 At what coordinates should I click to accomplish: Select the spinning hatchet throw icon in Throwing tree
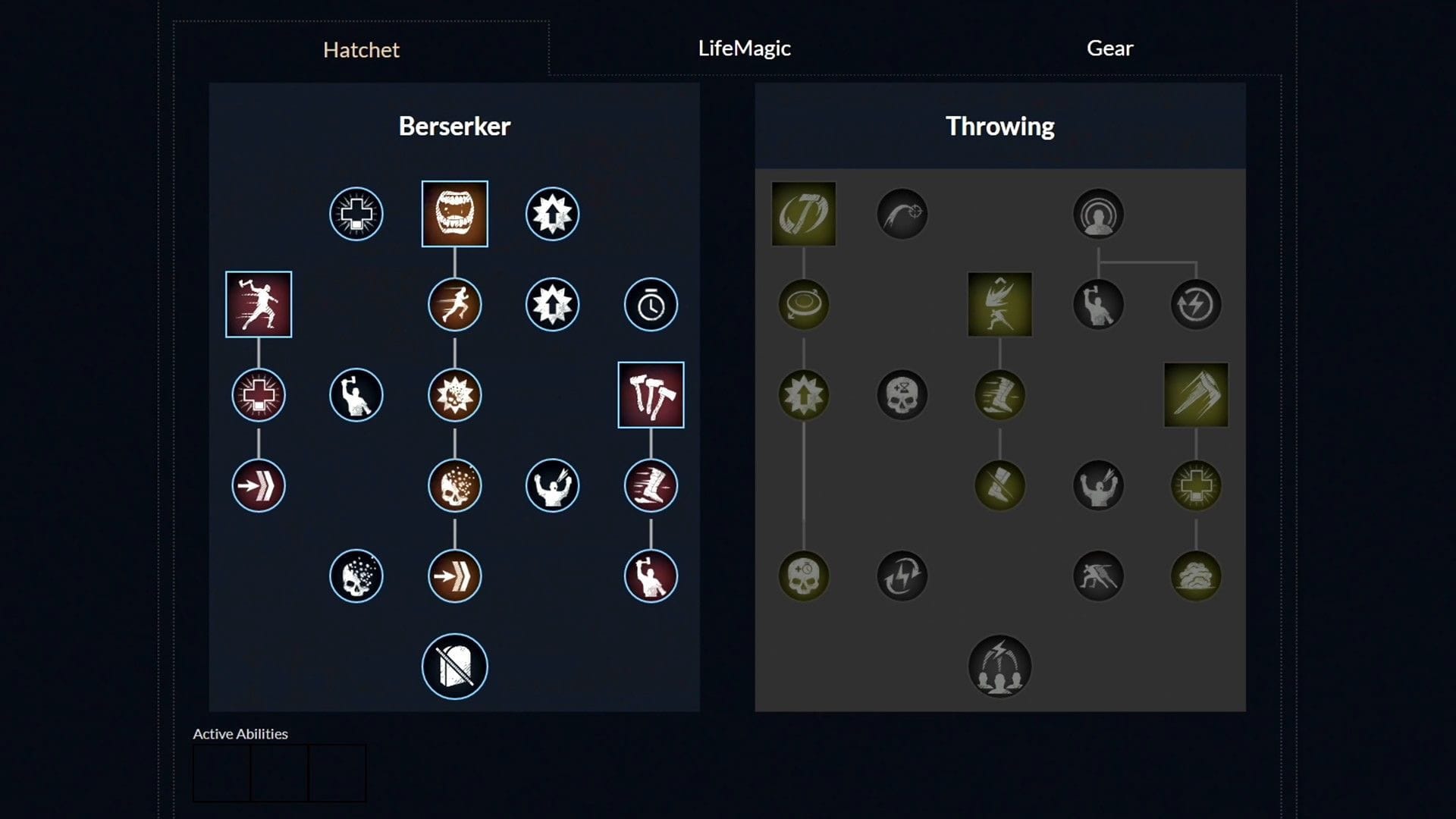point(802,214)
